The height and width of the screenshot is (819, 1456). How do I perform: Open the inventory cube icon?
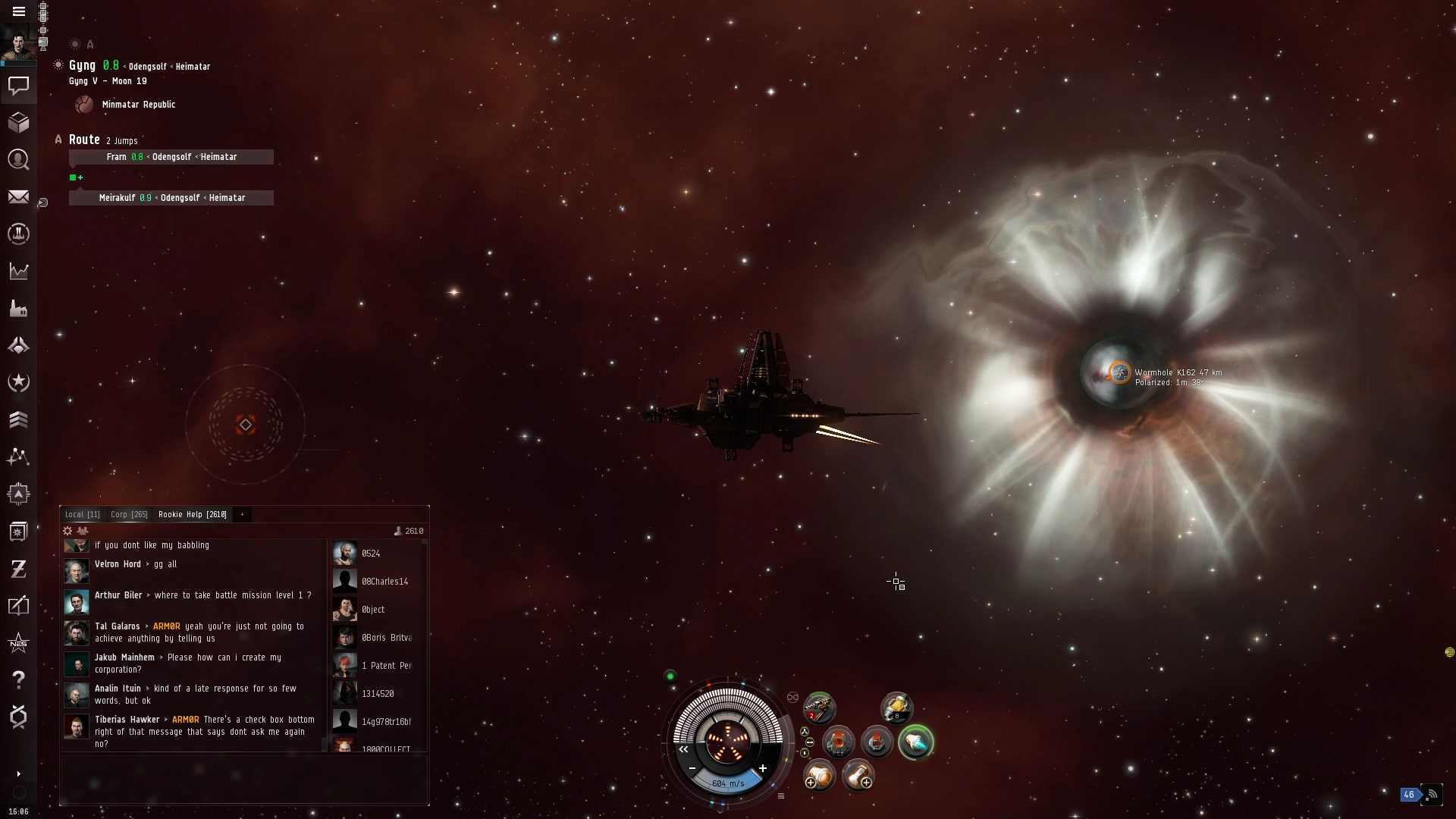point(19,122)
